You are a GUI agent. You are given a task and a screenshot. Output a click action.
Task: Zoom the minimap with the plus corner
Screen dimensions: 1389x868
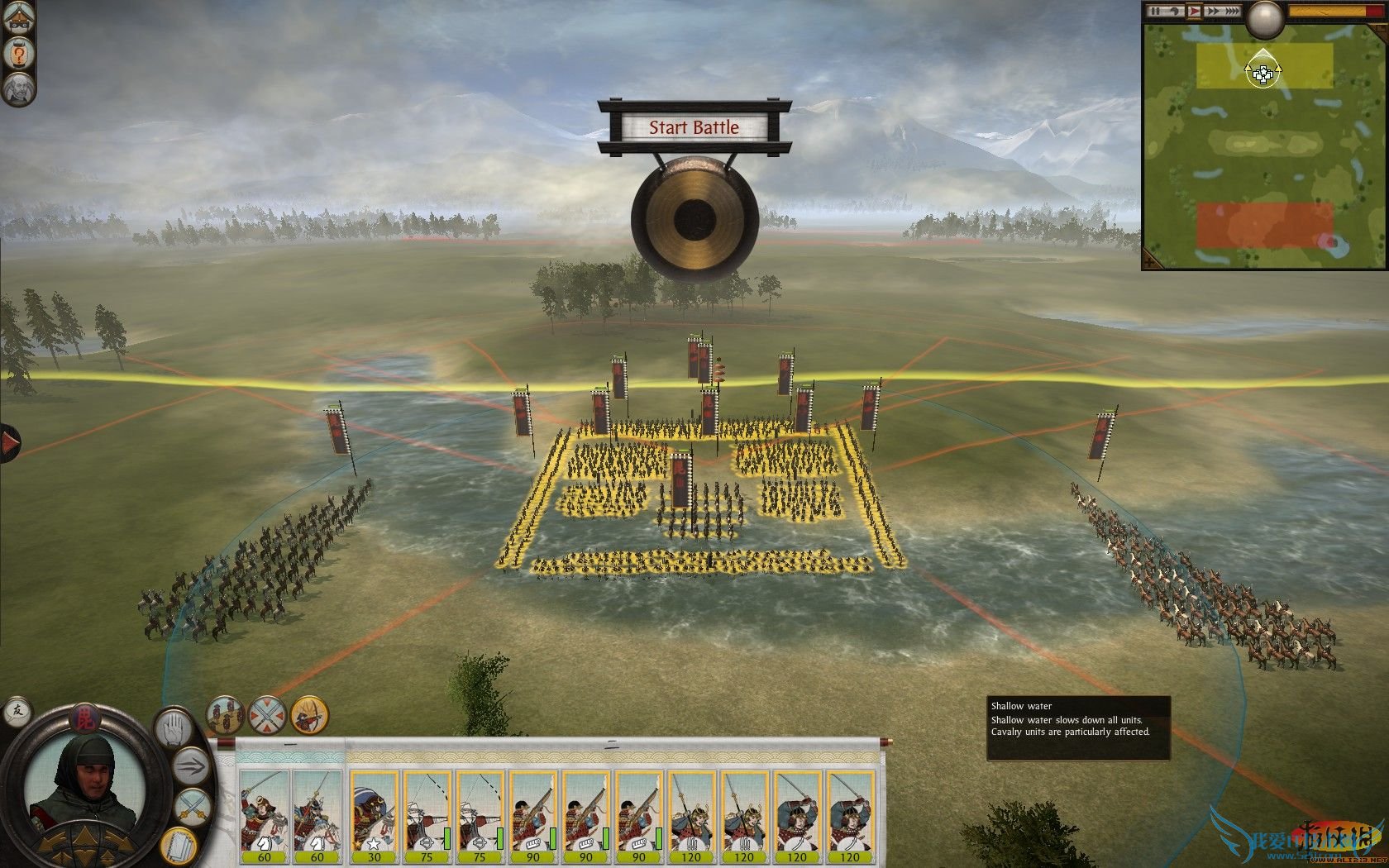(x=1150, y=261)
